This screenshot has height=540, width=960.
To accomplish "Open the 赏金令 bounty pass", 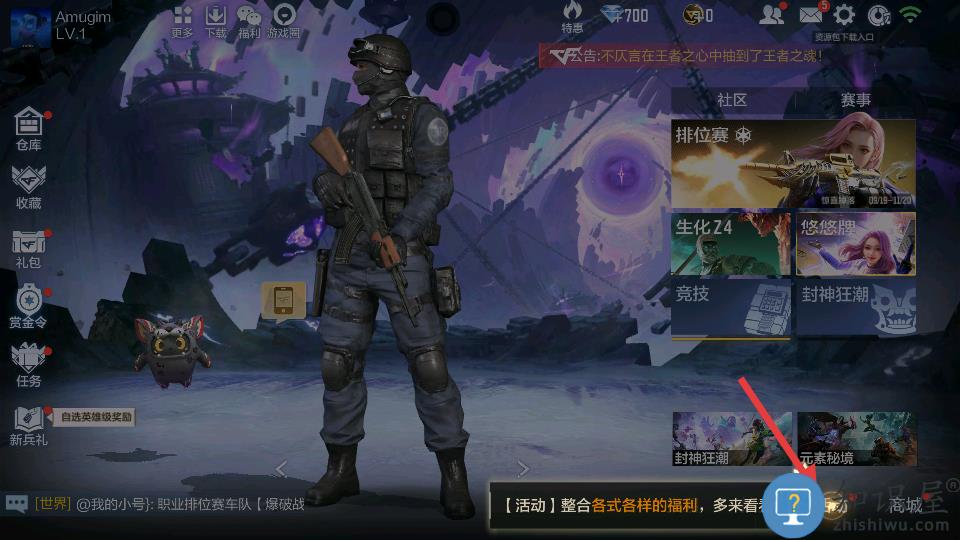I will 29,306.
